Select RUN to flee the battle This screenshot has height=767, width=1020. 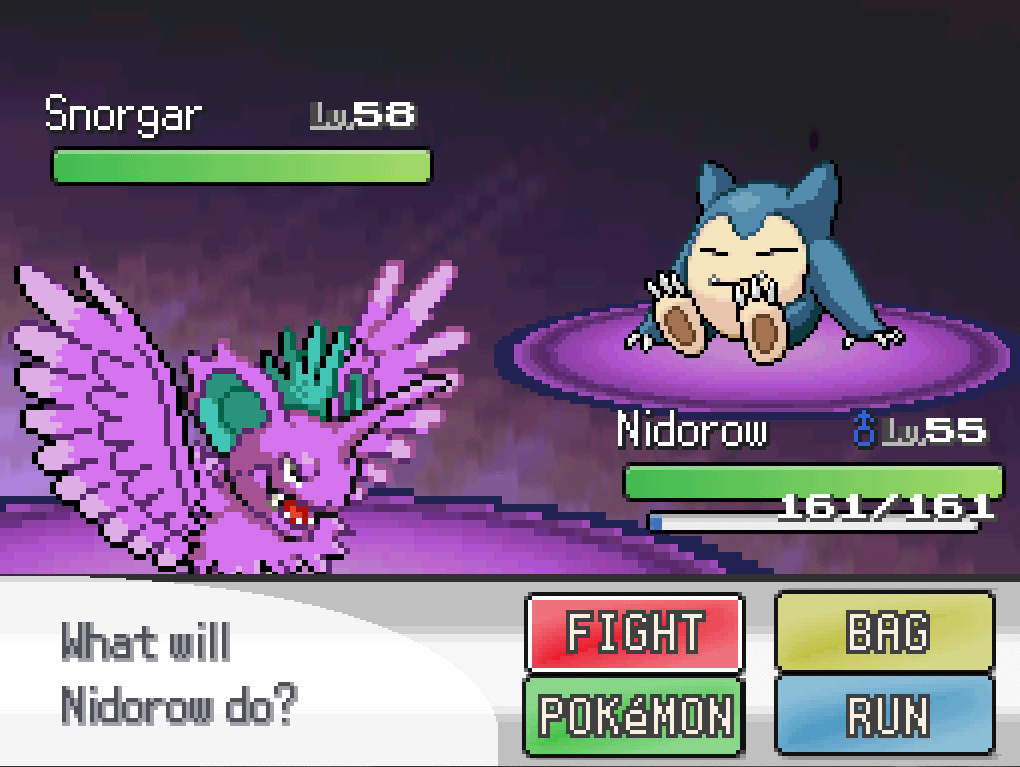click(x=885, y=715)
